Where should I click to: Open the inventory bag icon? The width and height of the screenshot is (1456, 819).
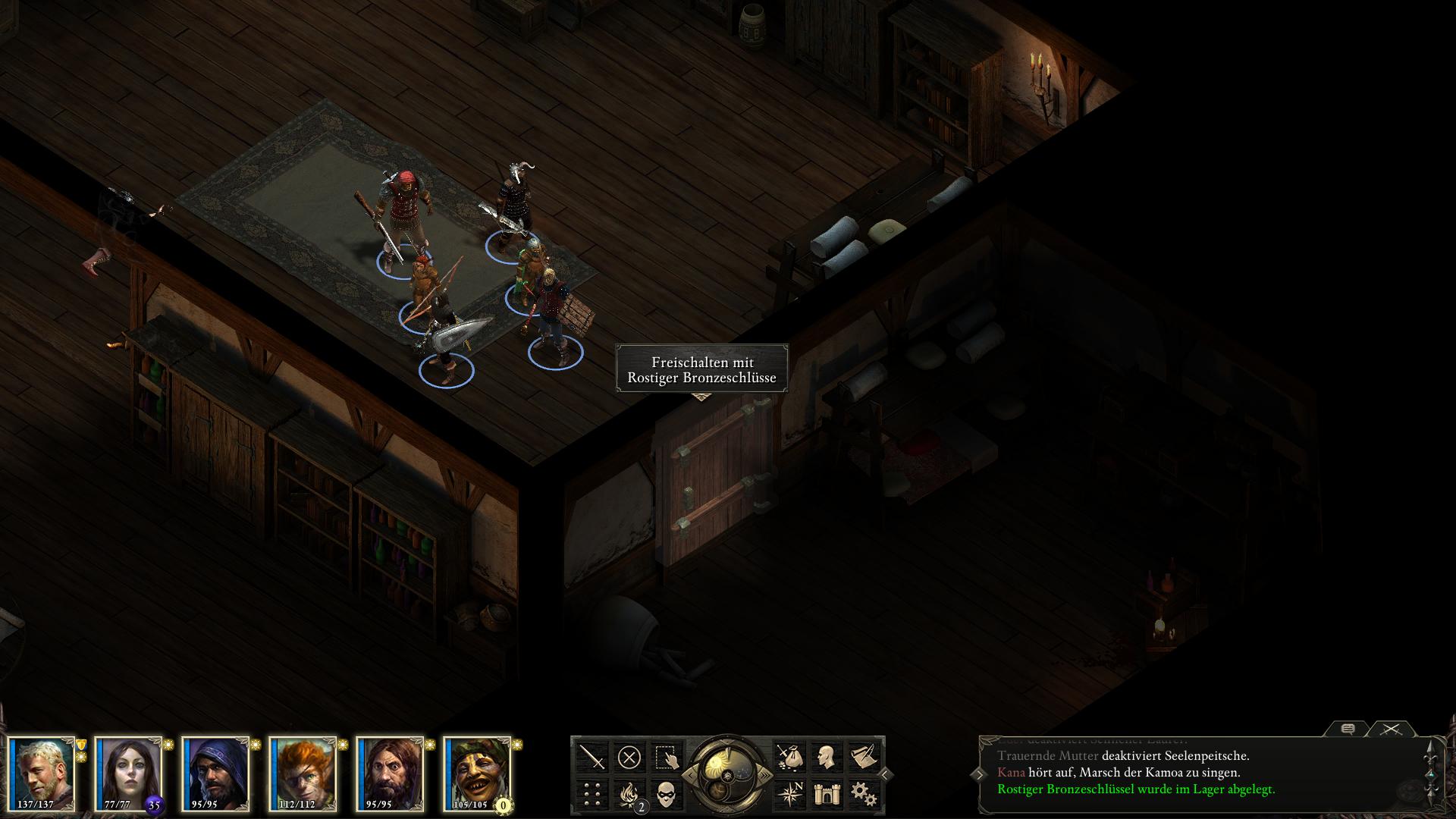pos(789,757)
